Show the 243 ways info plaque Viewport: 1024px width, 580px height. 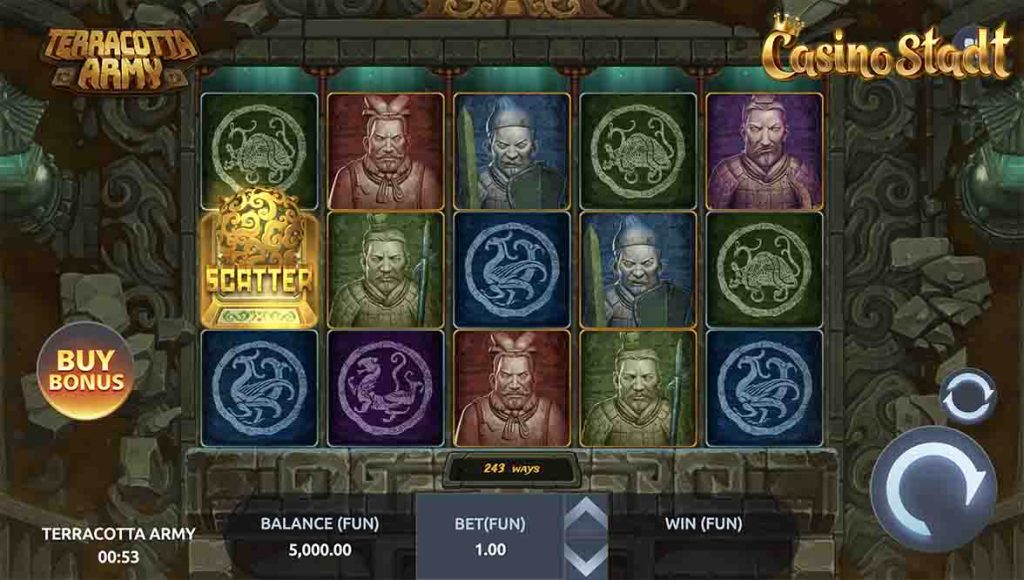pyautogui.click(x=512, y=467)
